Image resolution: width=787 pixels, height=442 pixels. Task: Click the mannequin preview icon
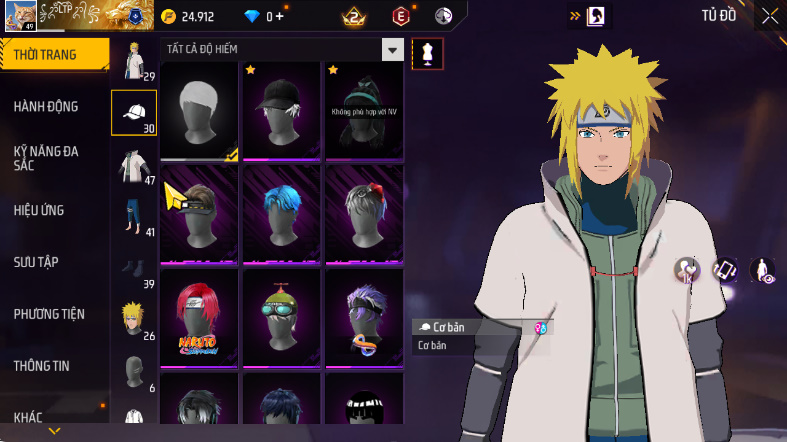[x=428, y=53]
